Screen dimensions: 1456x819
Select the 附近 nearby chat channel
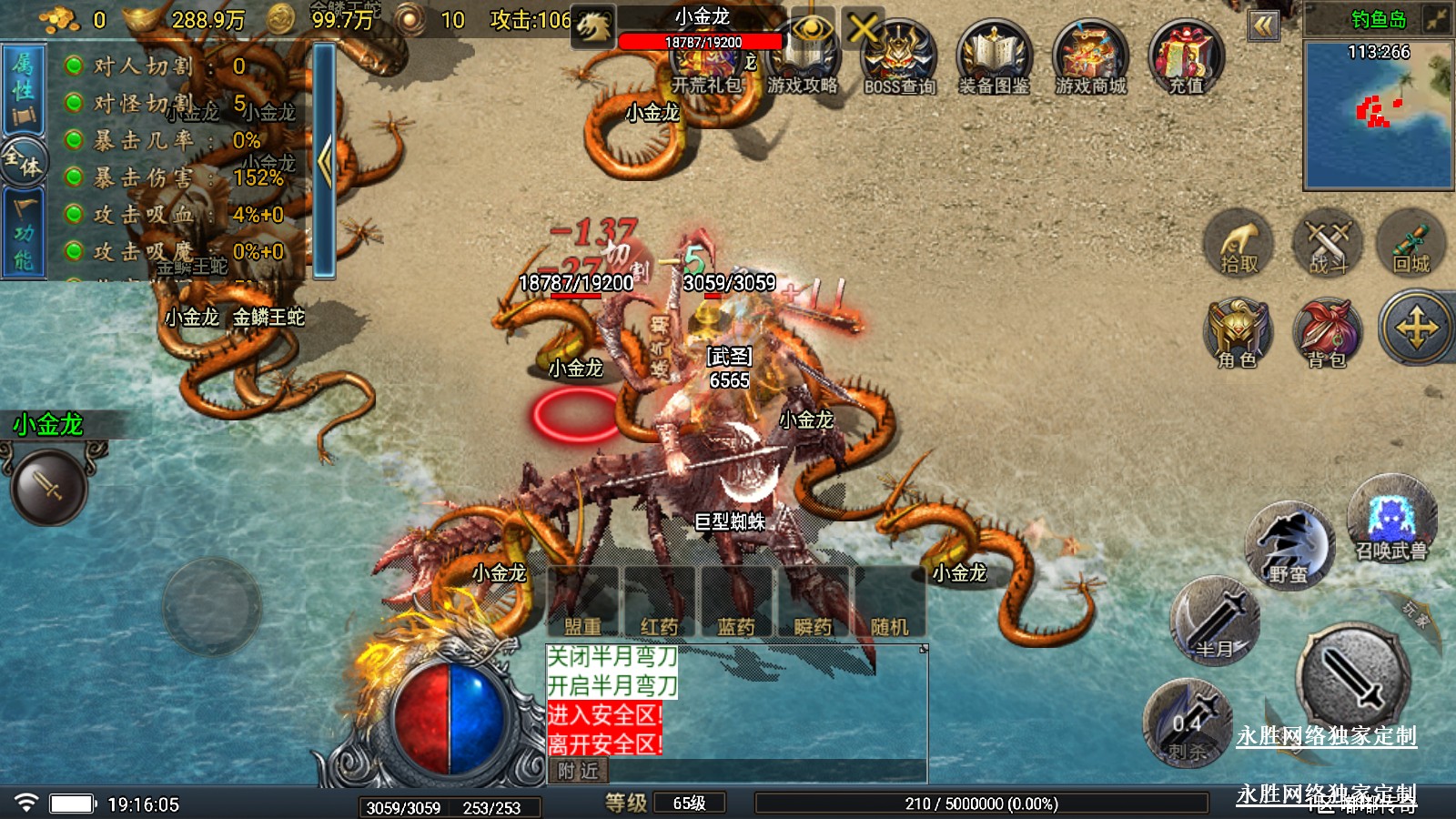pyautogui.click(x=579, y=771)
